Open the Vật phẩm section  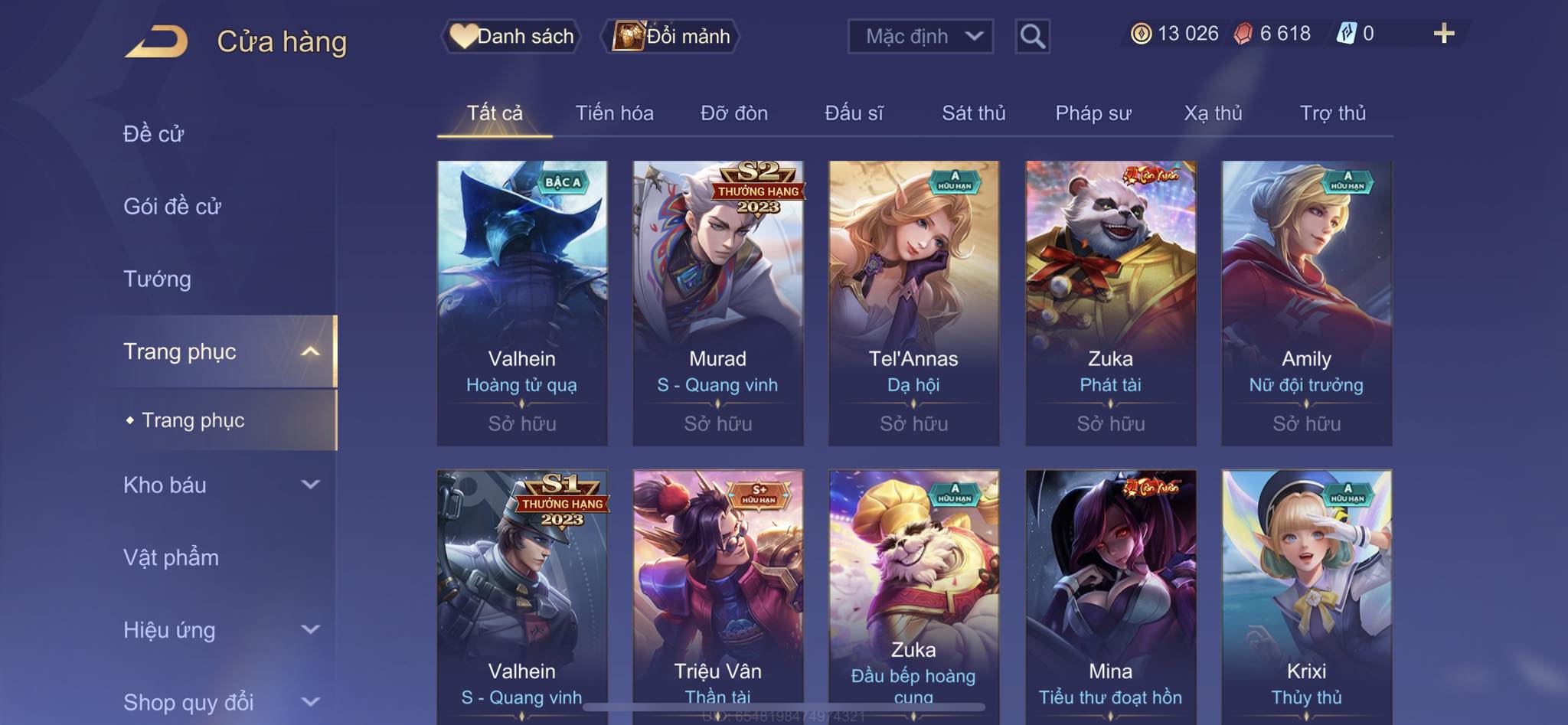click(171, 557)
